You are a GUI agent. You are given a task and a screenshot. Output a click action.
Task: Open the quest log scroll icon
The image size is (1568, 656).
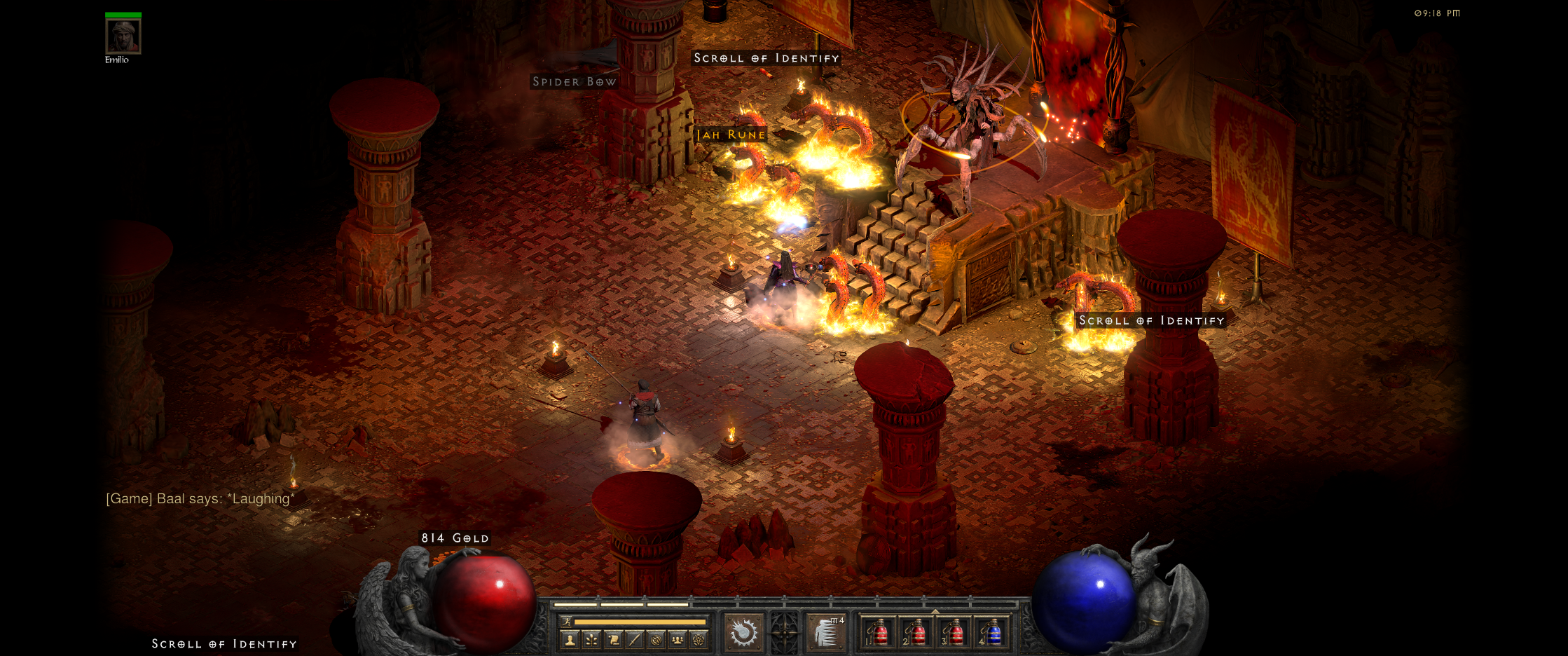[614, 639]
